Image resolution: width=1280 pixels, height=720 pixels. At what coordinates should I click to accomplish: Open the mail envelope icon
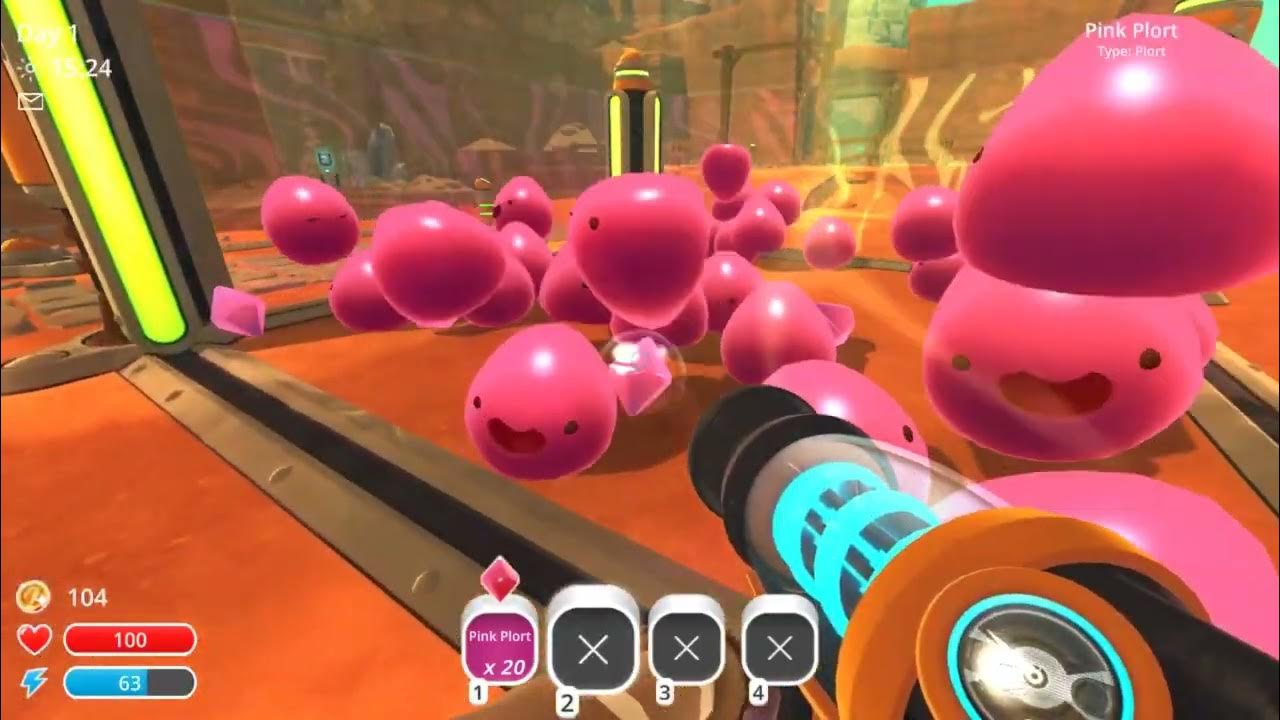click(x=31, y=101)
